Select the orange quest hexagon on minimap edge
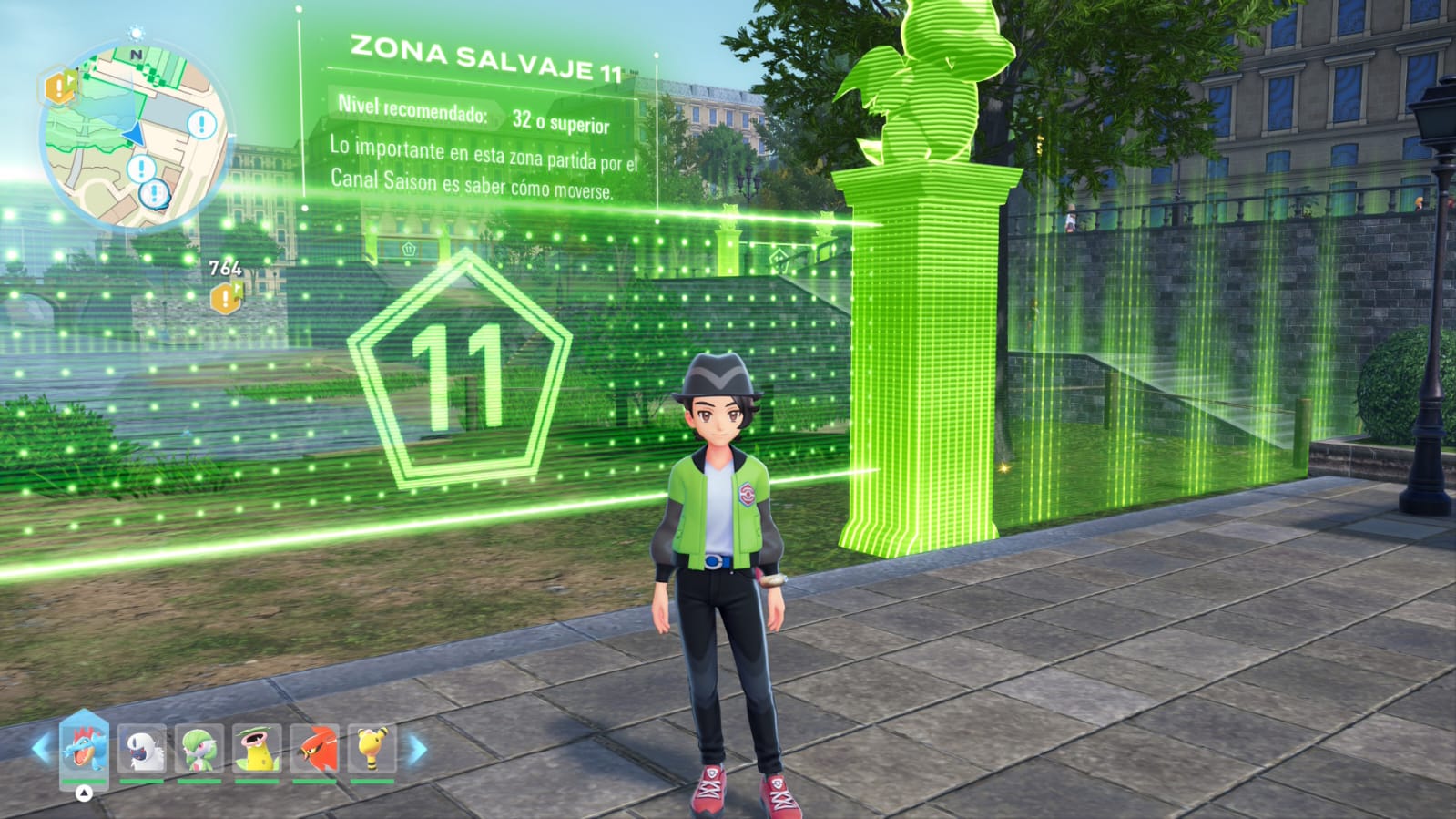The image size is (1456, 819). pyautogui.click(x=61, y=87)
